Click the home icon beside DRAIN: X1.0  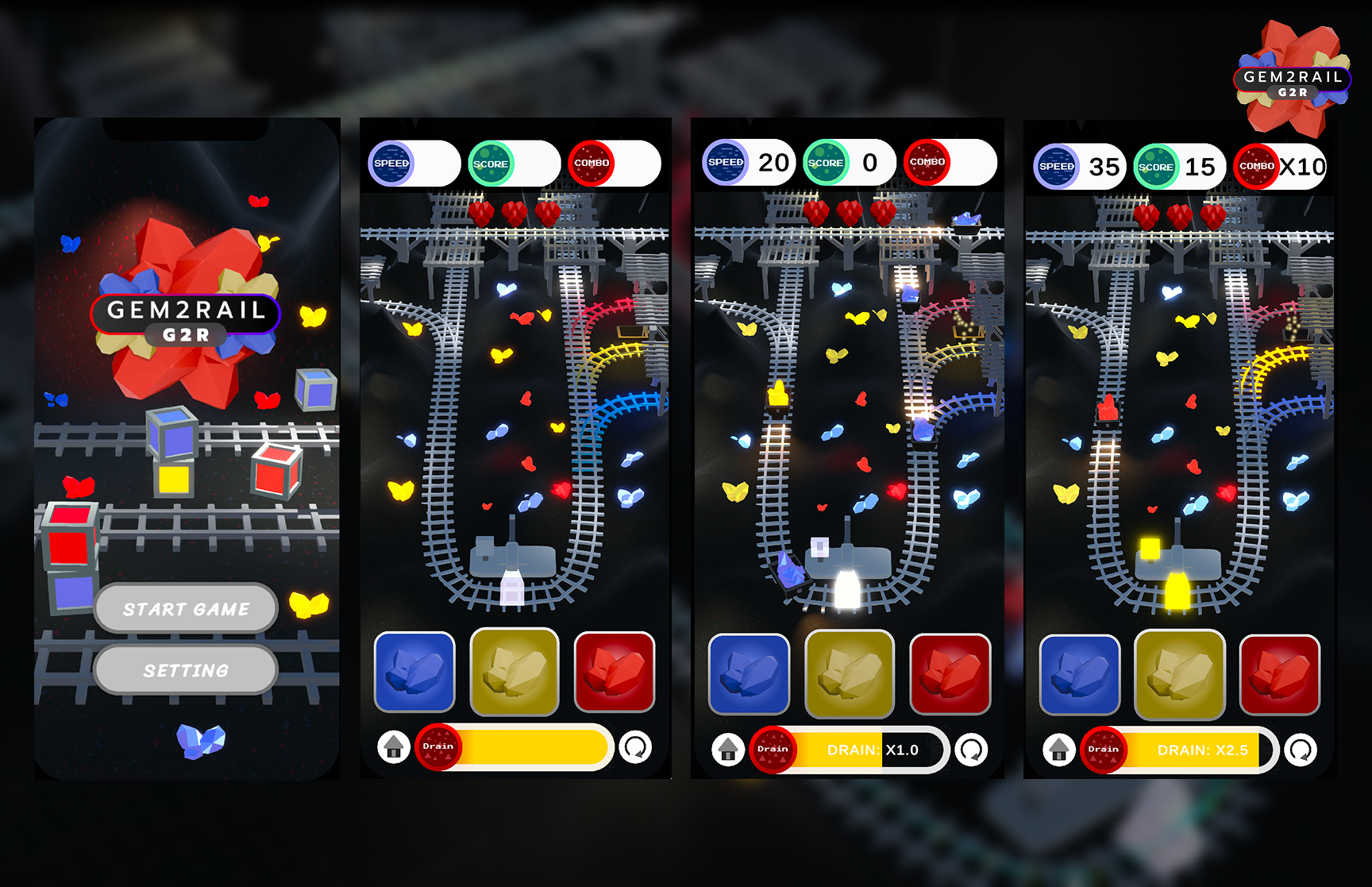pos(727,749)
